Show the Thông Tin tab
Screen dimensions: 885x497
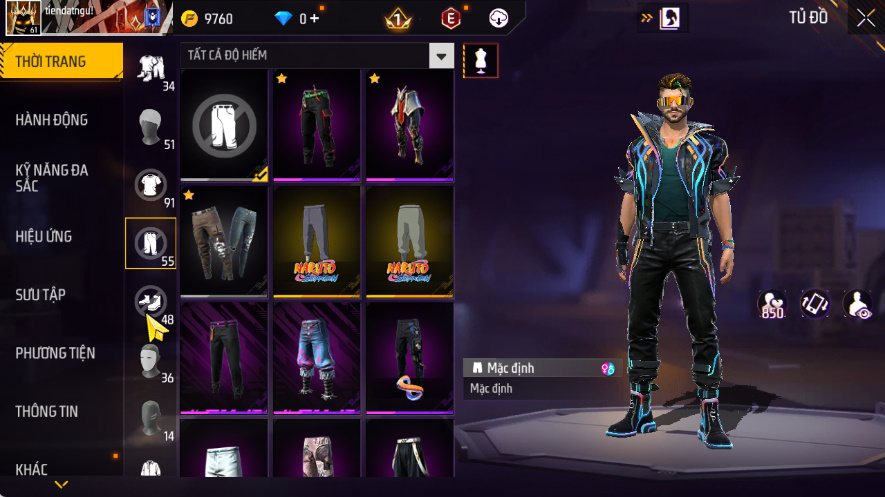(x=46, y=411)
